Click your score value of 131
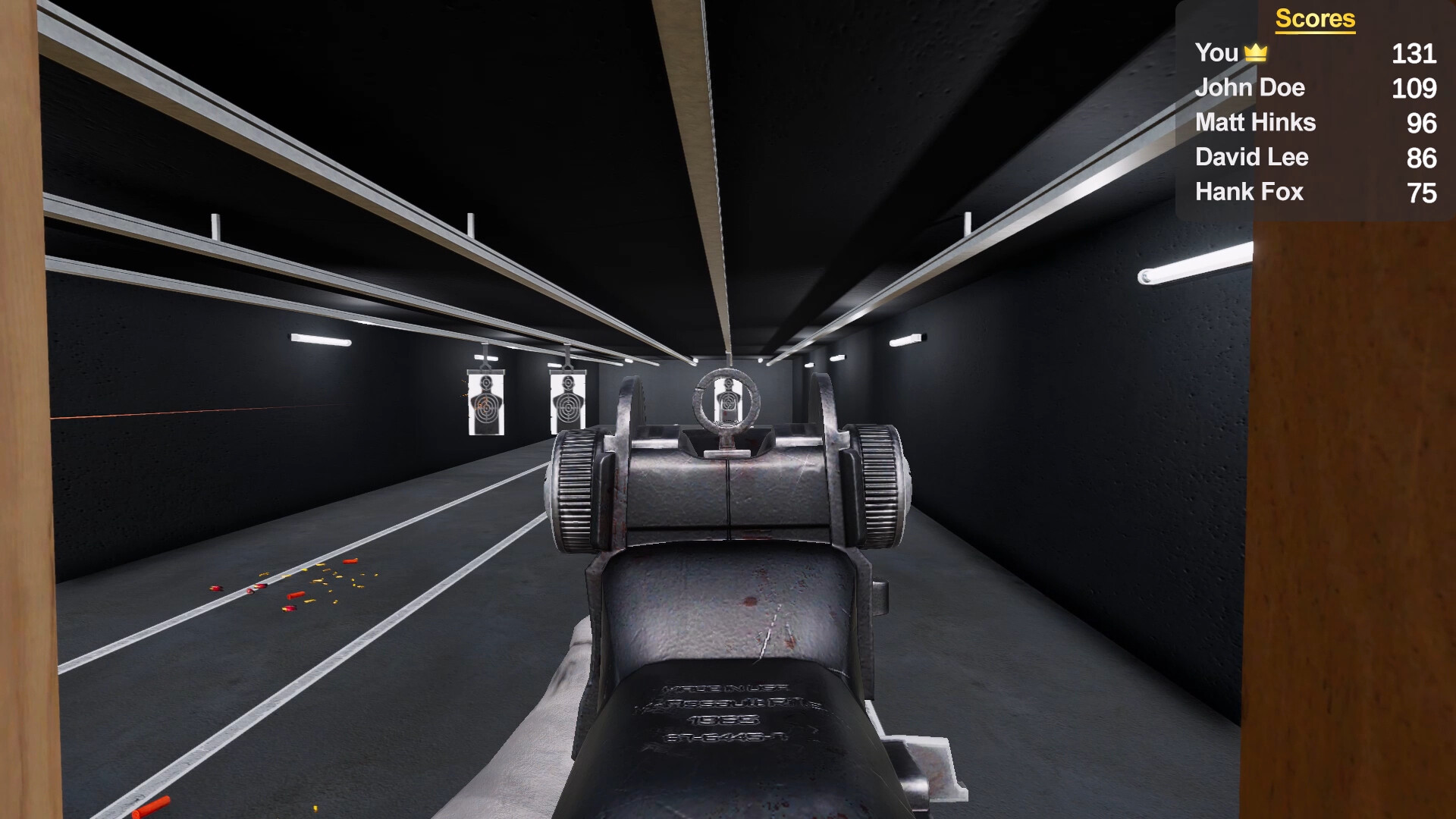This screenshot has height=819, width=1456. (1415, 55)
